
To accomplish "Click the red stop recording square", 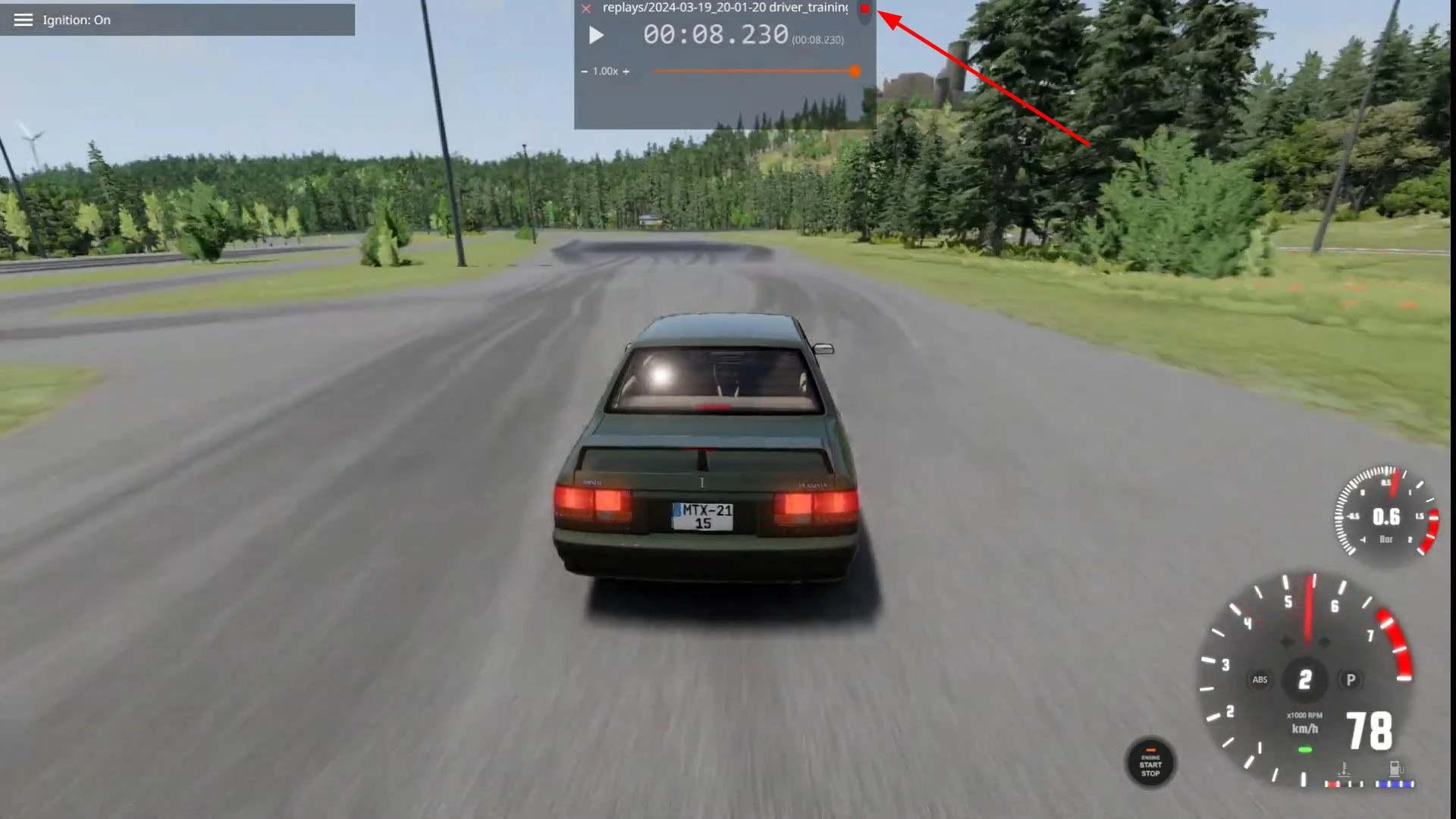I will coord(865,10).
